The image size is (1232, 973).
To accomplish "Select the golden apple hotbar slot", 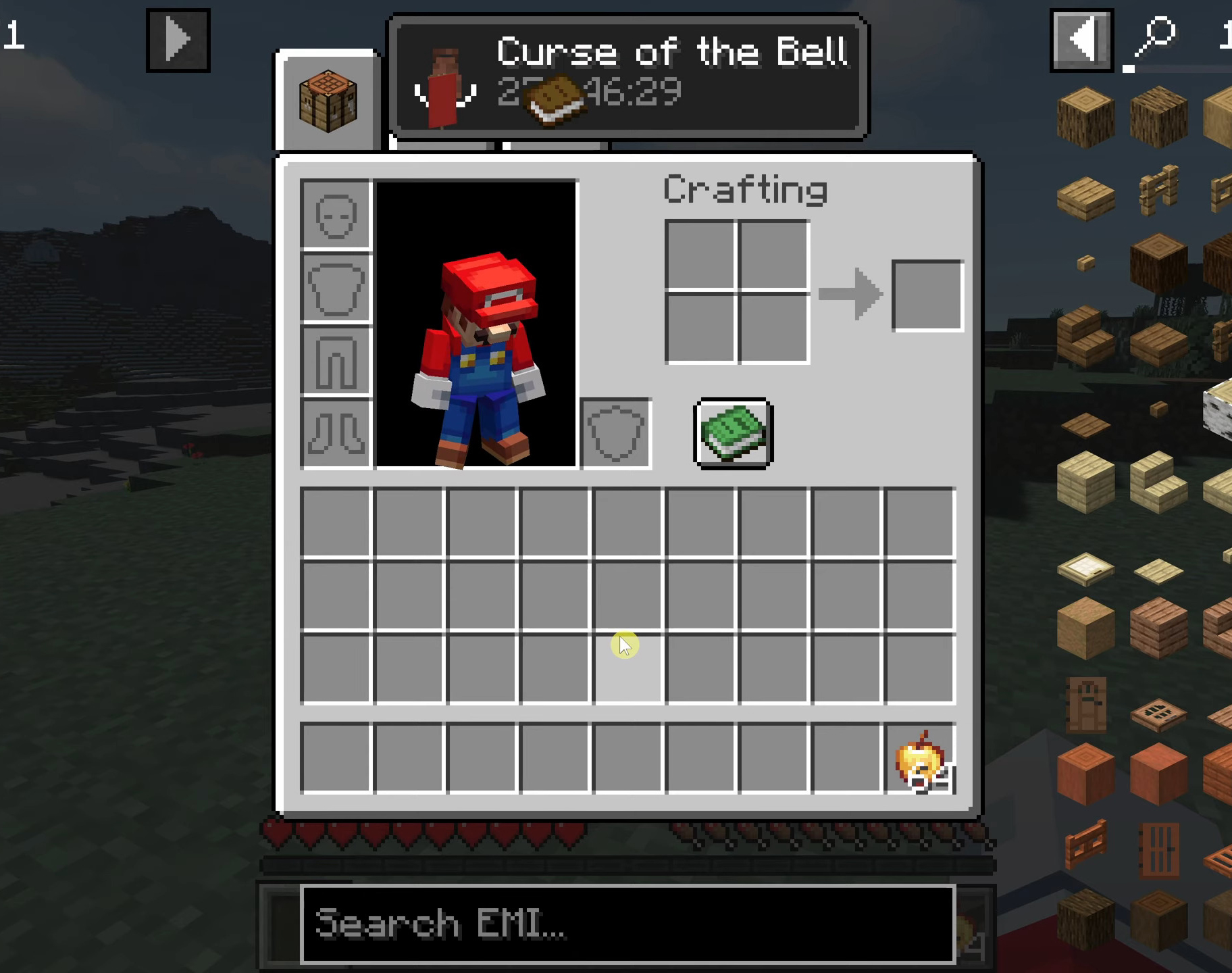I will (x=920, y=758).
